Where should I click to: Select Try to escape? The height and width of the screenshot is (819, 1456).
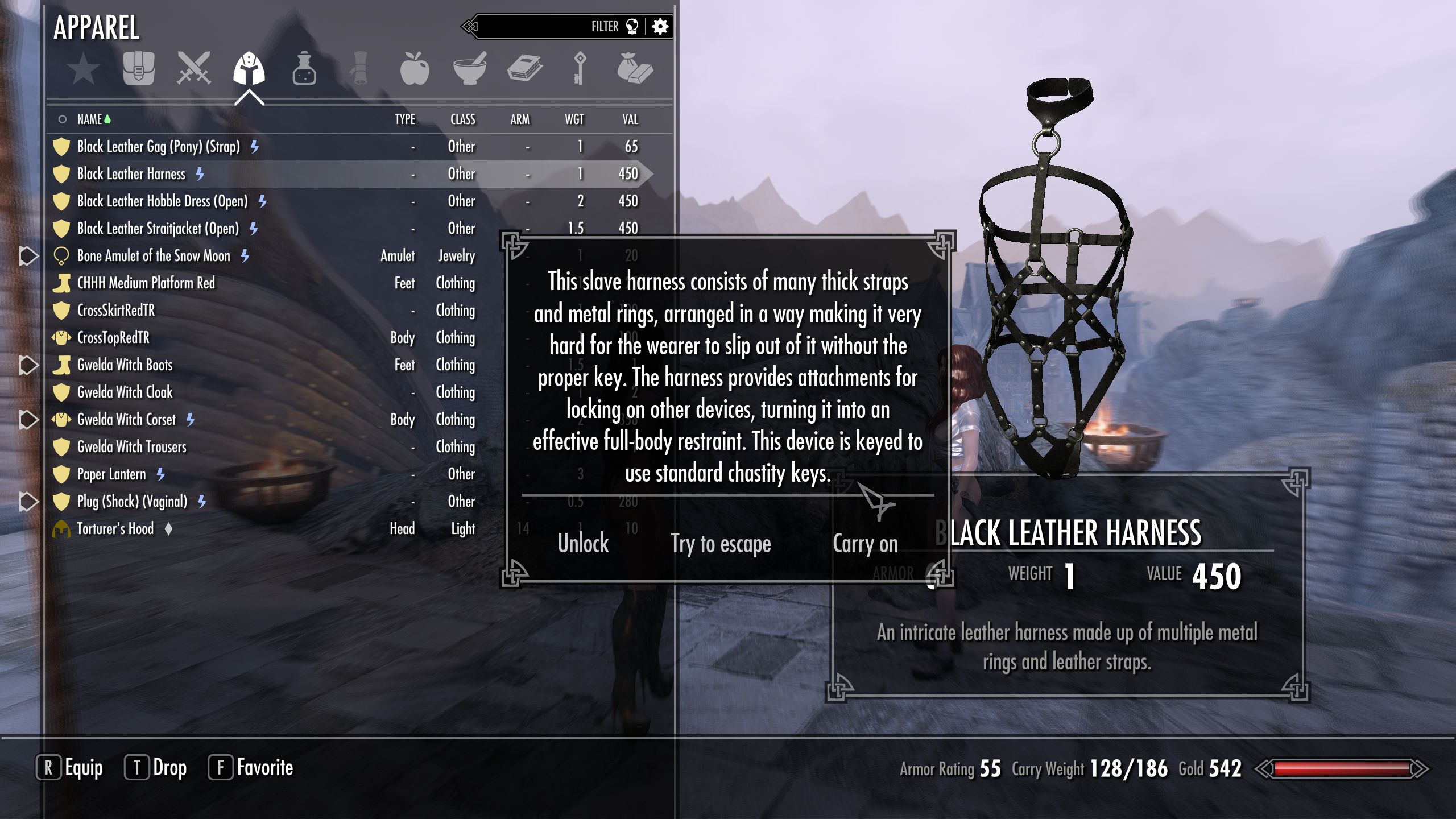coord(721,543)
